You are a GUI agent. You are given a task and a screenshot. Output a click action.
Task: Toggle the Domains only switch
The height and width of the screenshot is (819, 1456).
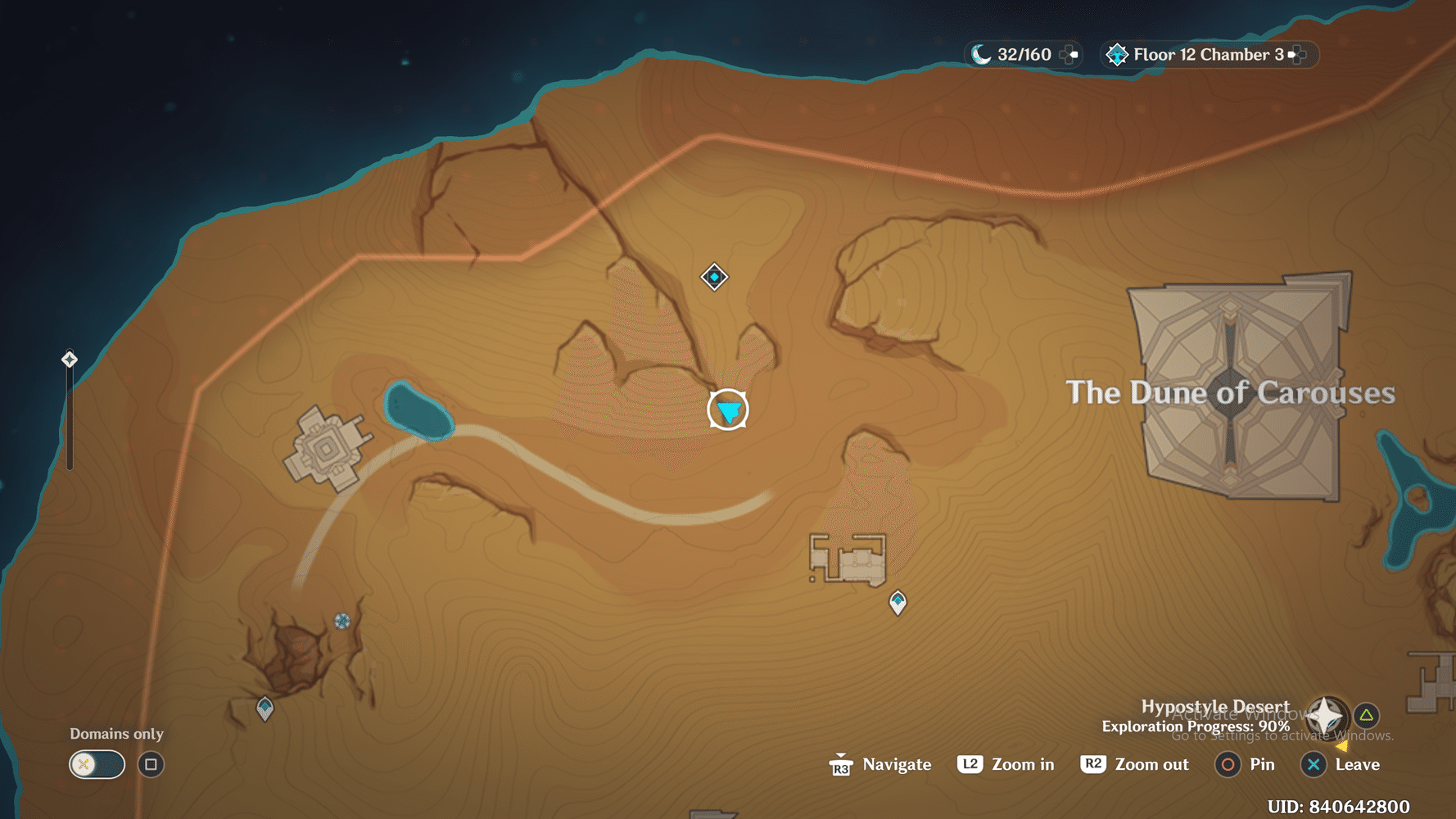[96, 763]
